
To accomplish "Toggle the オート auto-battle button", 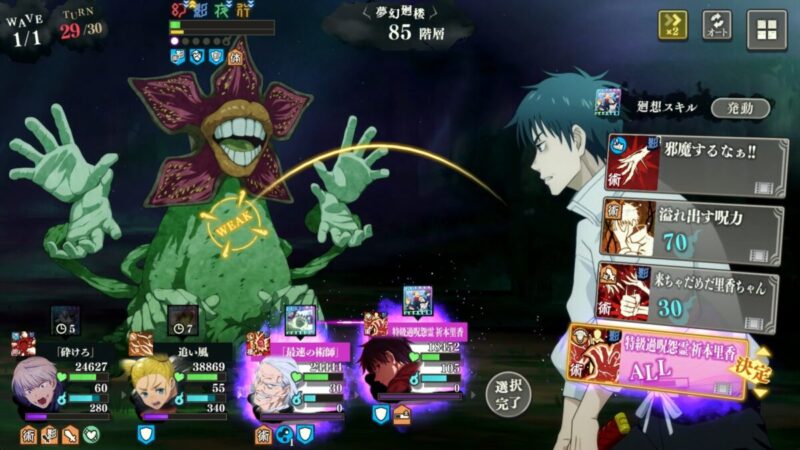I will point(716,26).
